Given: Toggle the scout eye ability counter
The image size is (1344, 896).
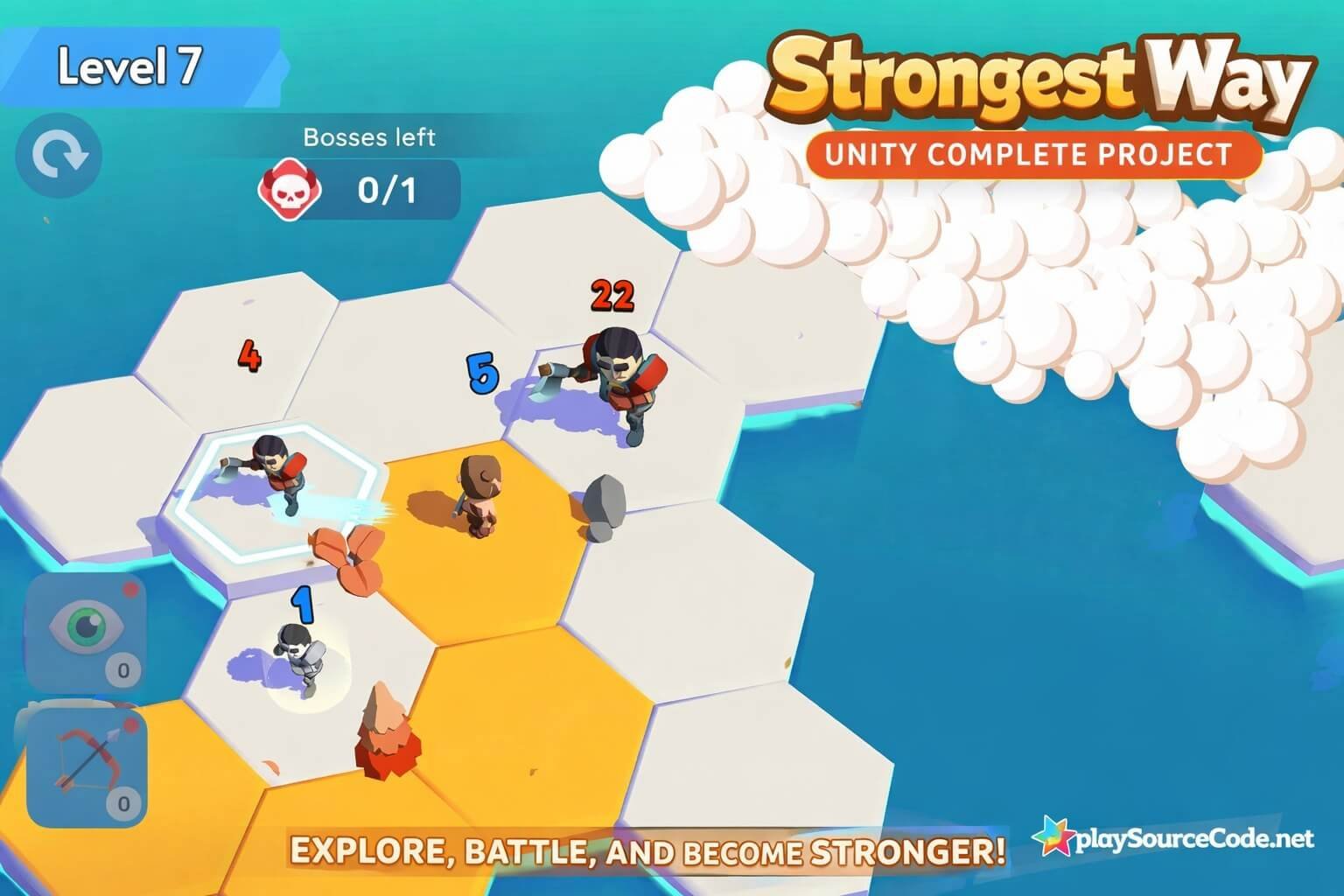Looking at the screenshot, I should [122, 669].
